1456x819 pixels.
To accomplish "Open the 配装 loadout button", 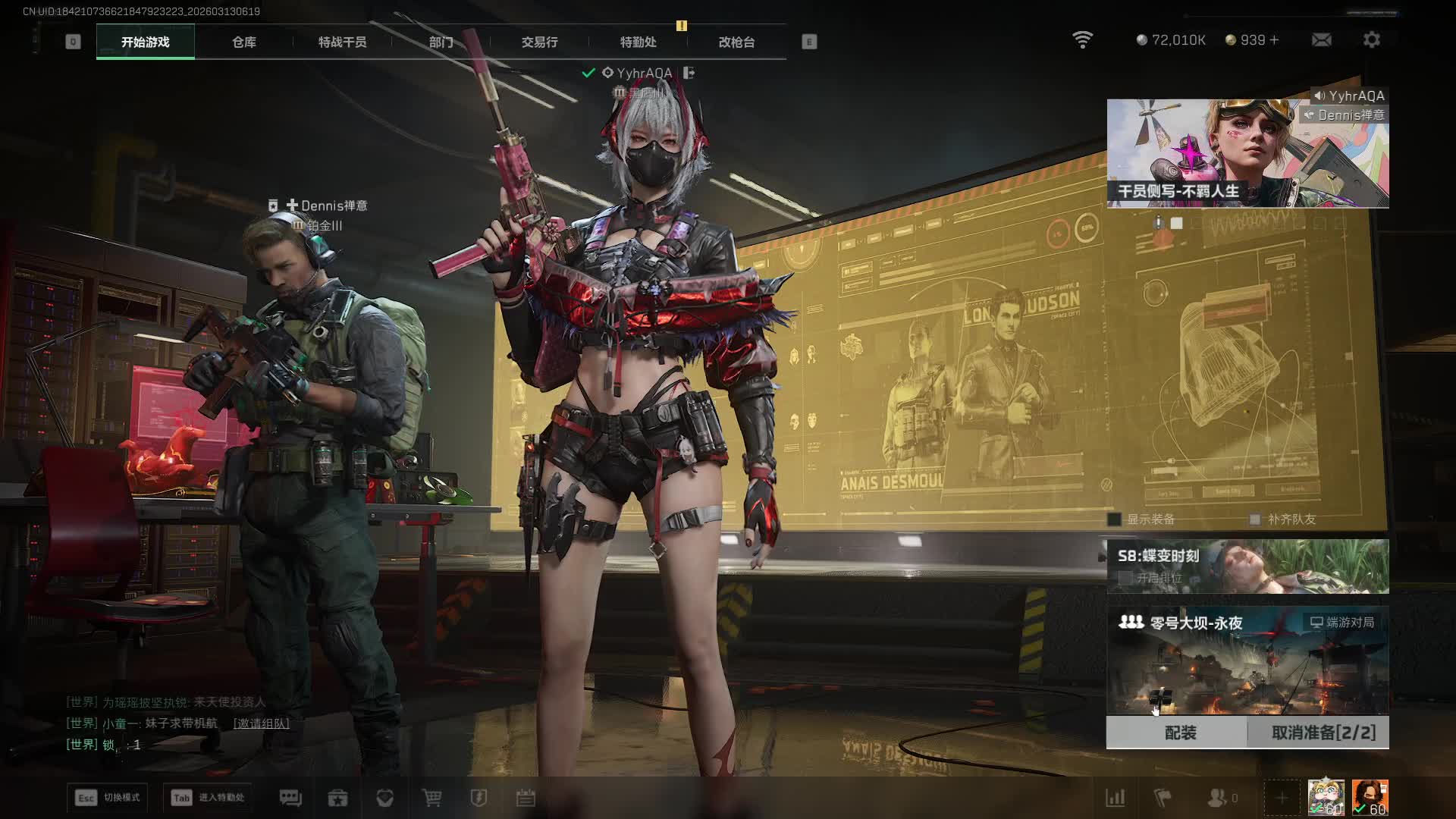I will click(1179, 733).
